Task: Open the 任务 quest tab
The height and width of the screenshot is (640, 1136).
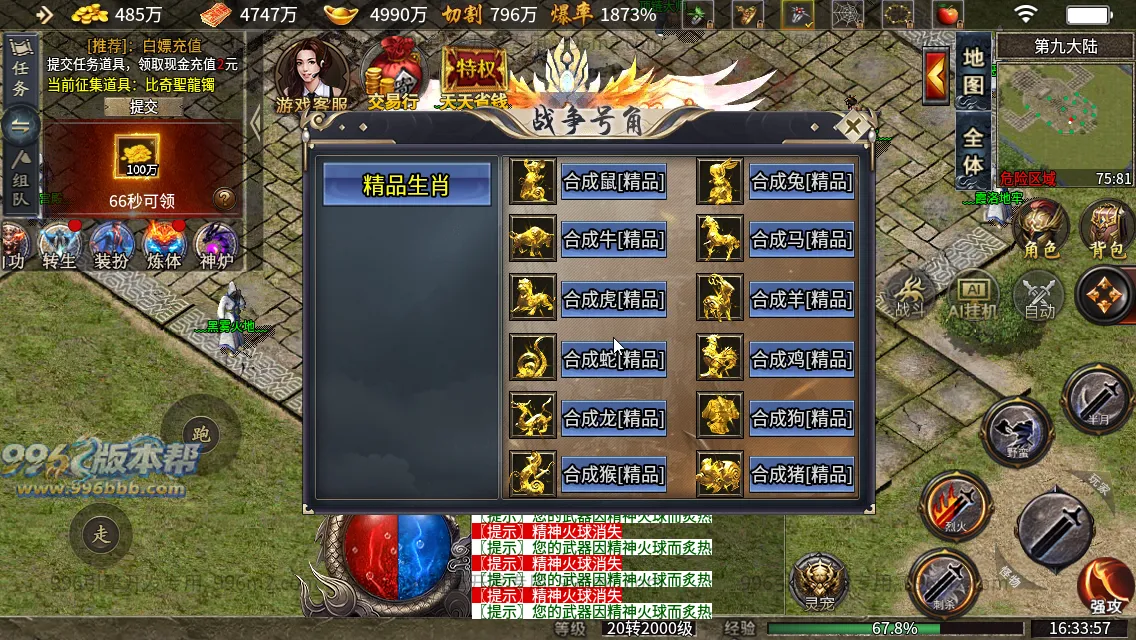Action: [20, 72]
